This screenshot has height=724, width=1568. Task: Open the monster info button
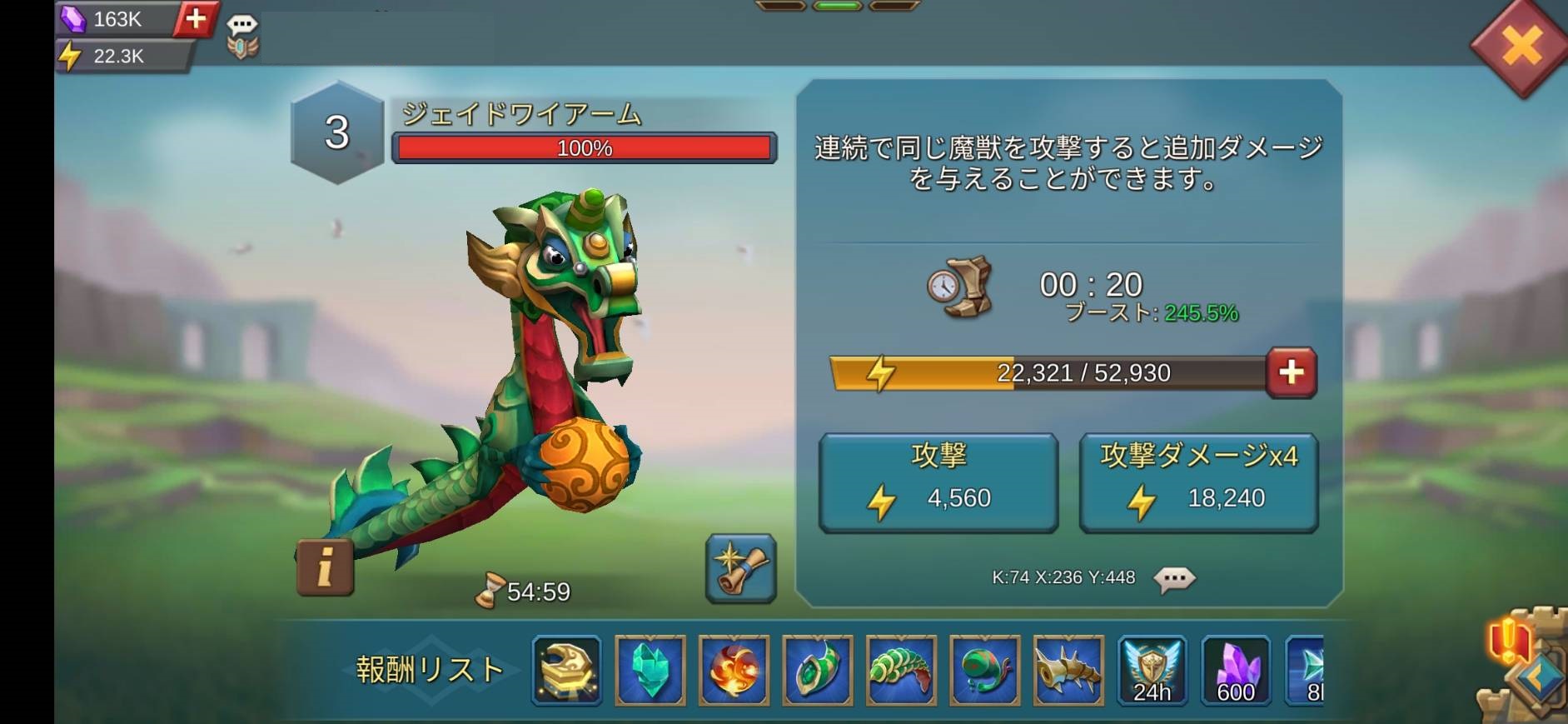[x=325, y=567]
